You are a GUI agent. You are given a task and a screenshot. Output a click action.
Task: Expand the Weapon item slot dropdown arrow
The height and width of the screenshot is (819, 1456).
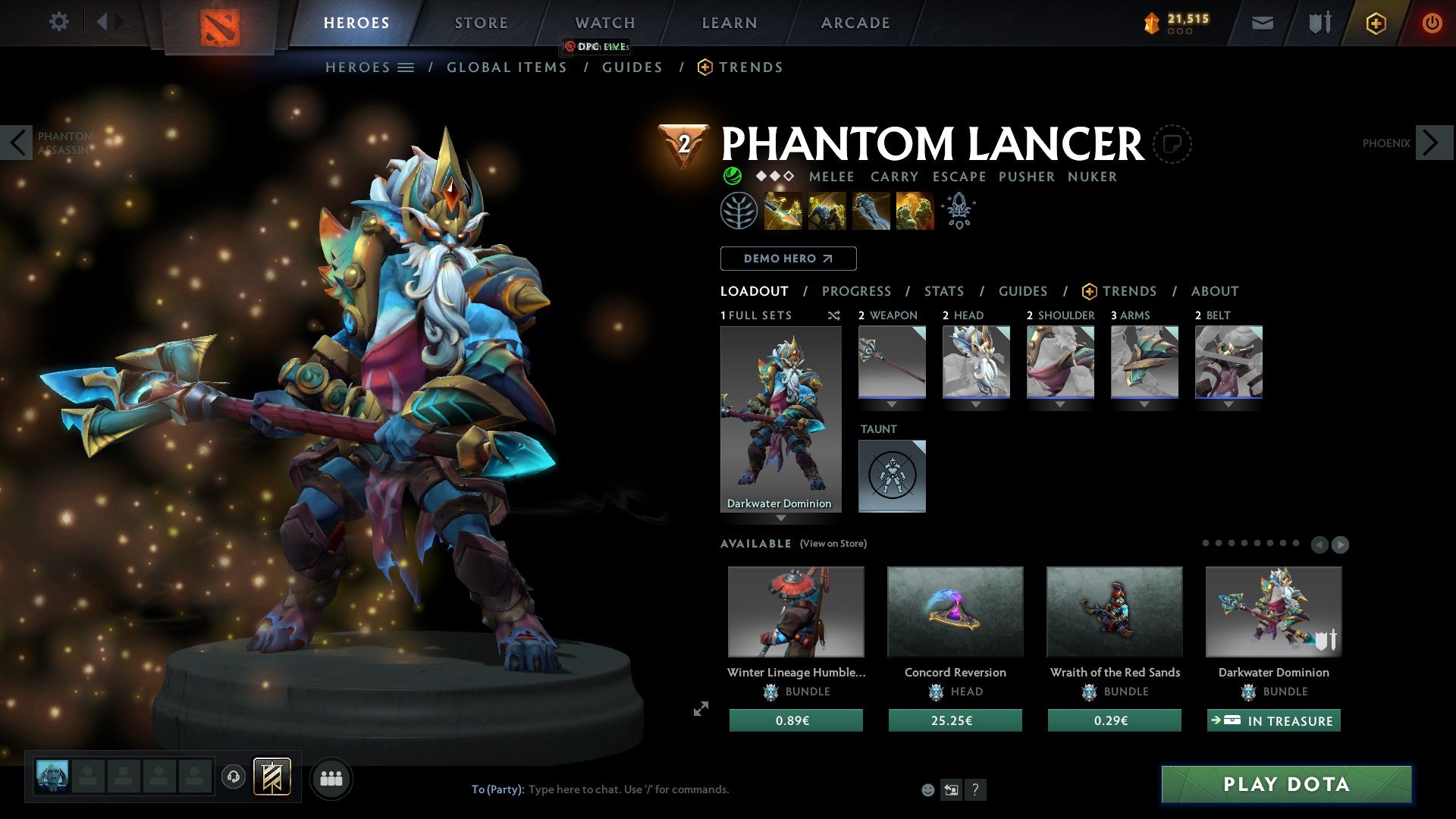[892, 404]
